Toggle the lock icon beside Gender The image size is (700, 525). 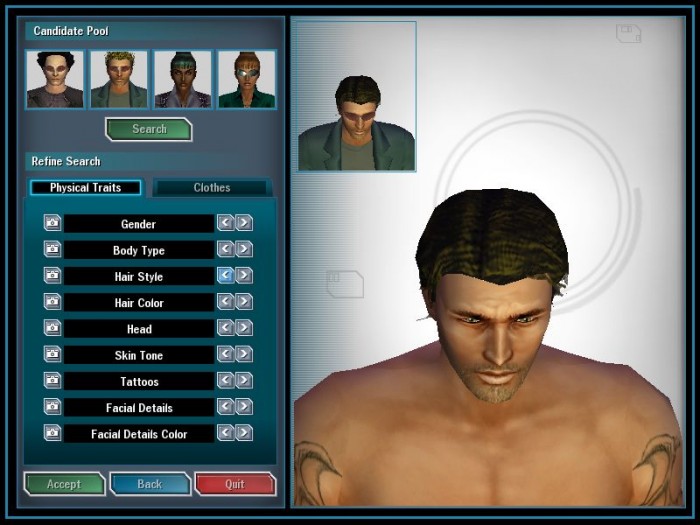coord(52,223)
